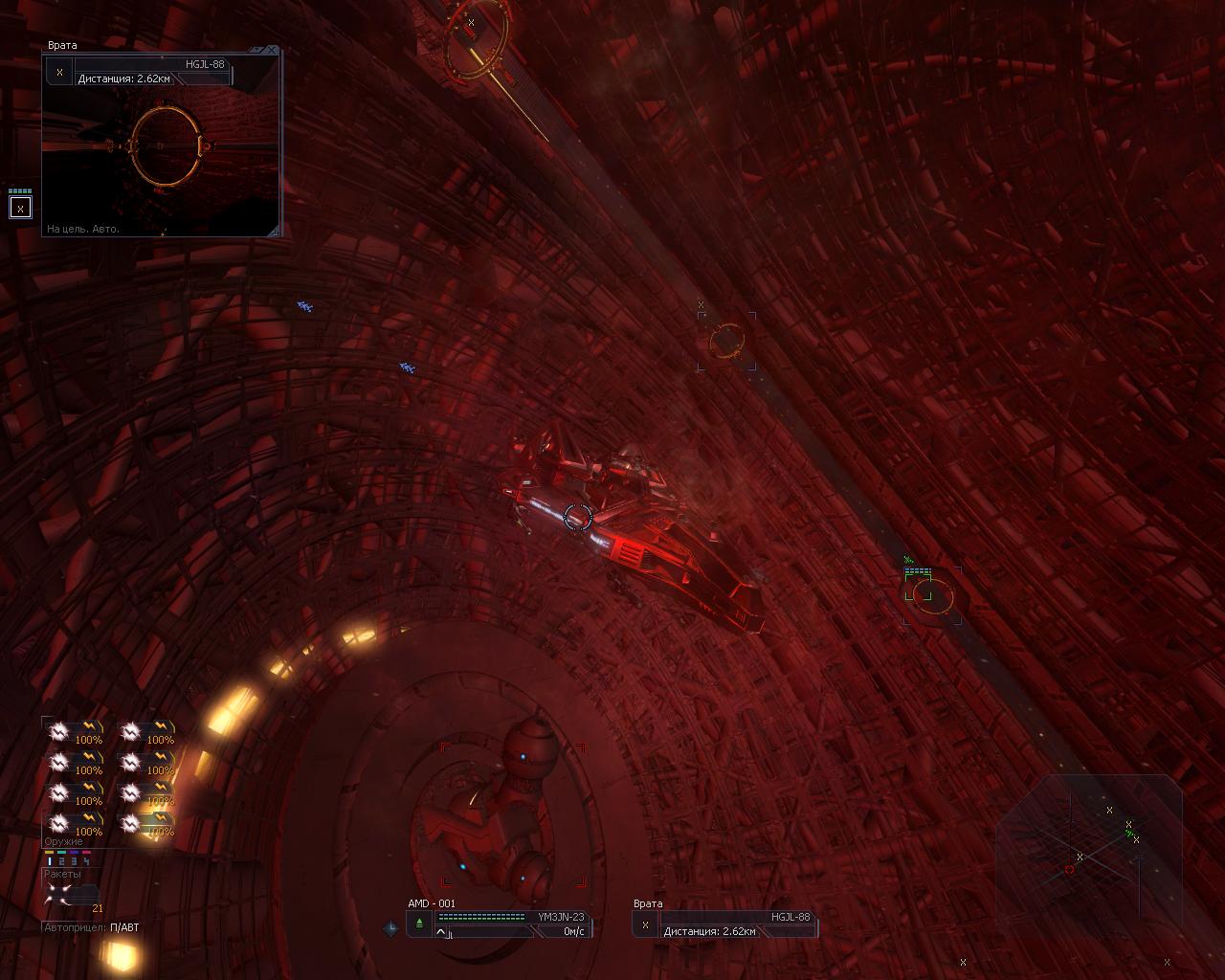Select the boxed X icon beside the monitor
1225x980 pixels.
20,208
